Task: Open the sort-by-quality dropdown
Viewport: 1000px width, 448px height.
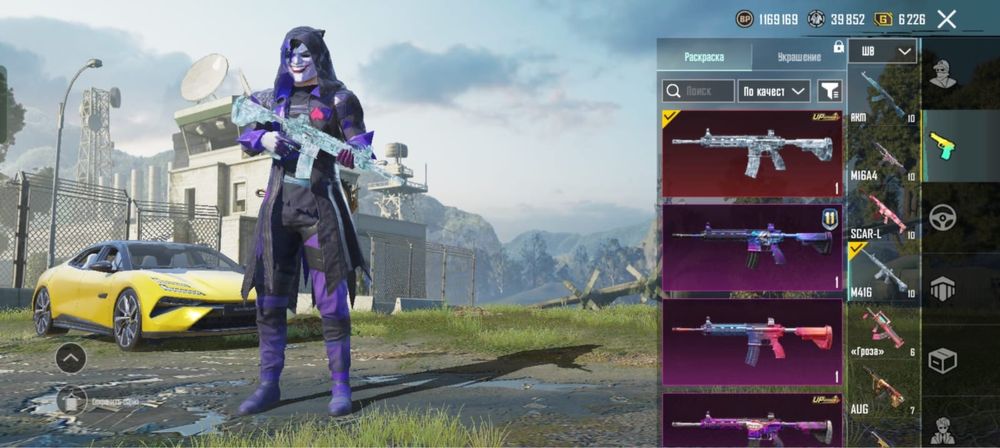Action: tap(773, 91)
